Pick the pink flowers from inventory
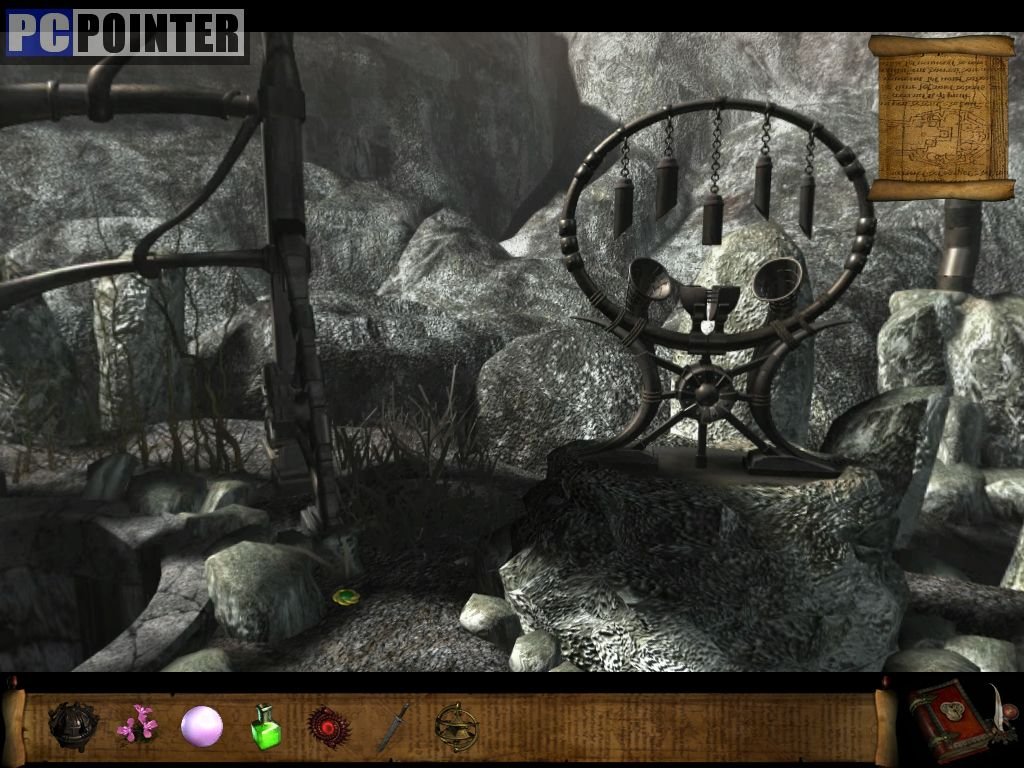The width and height of the screenshot is (1024, 768). click(137, 724)
